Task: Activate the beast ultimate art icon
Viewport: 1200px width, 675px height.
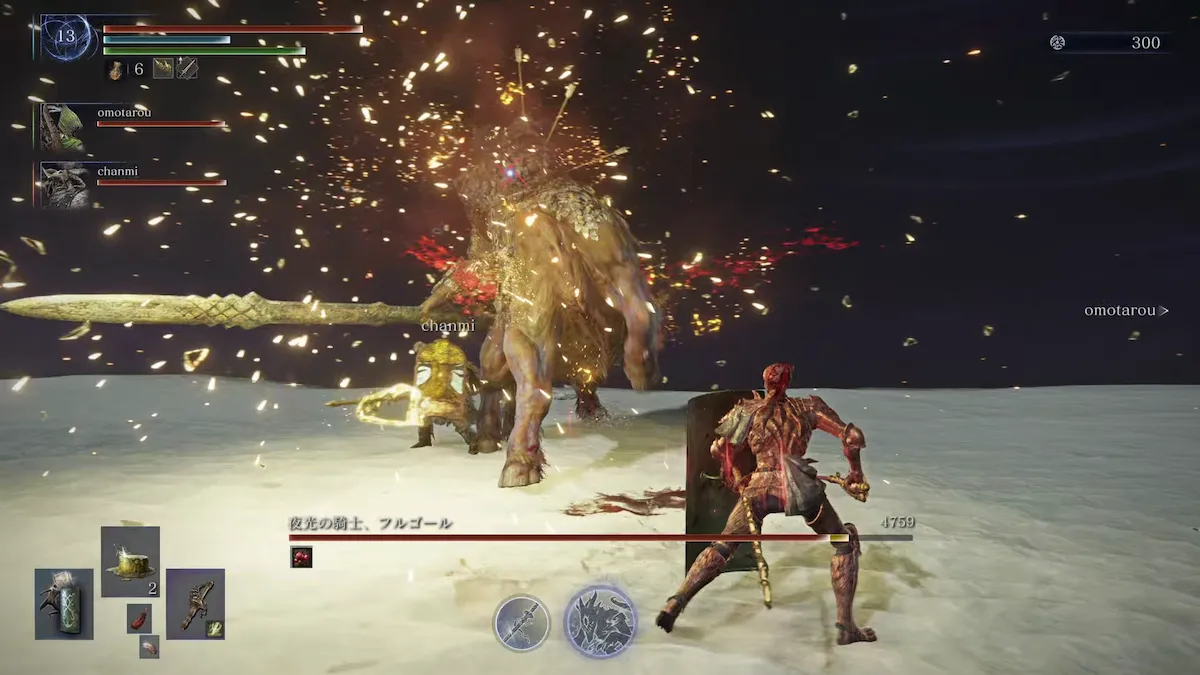Action: coord(600,621)
